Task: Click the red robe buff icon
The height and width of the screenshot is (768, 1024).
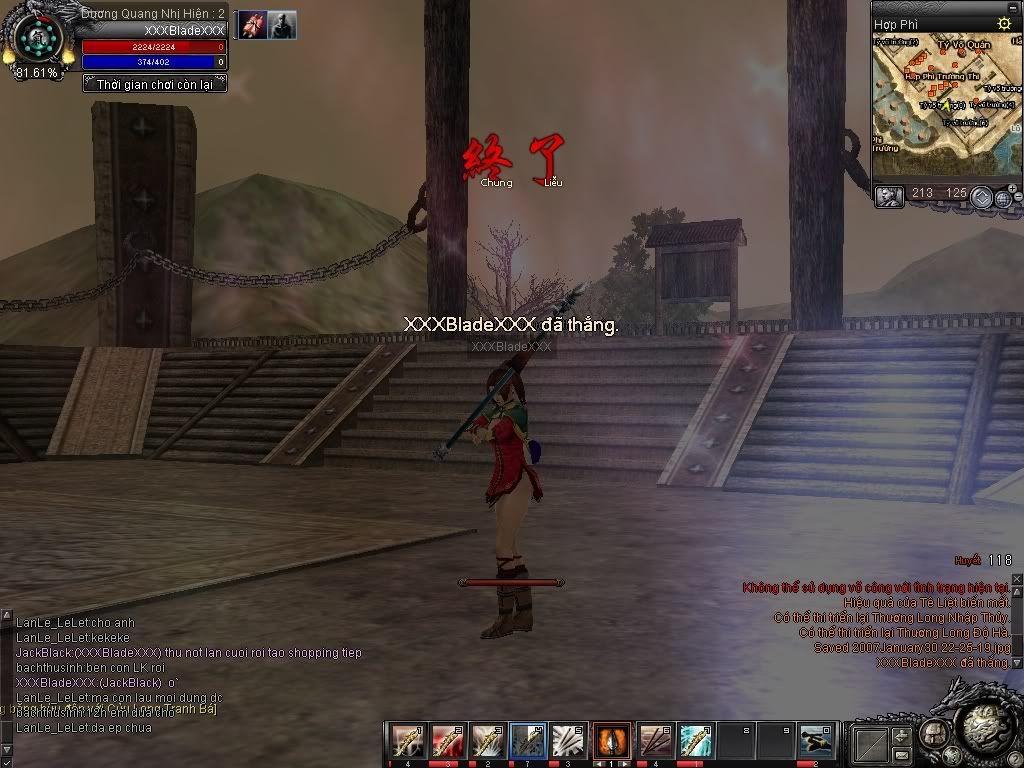Action: click(252, 25)
